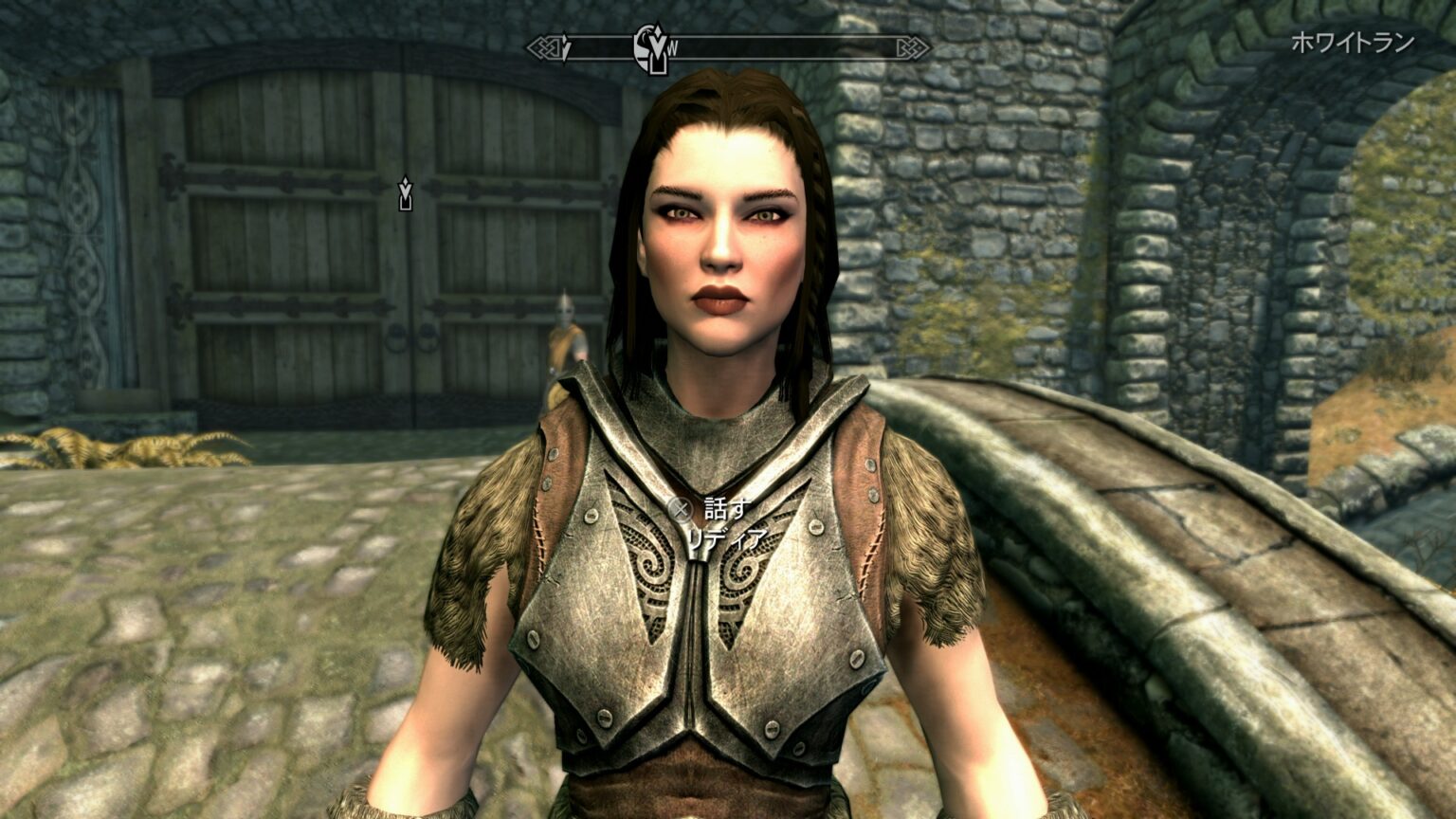Click the shrine crest icon on the compass
Viewport: 1456px width, 819px height.
pos(643,47)
